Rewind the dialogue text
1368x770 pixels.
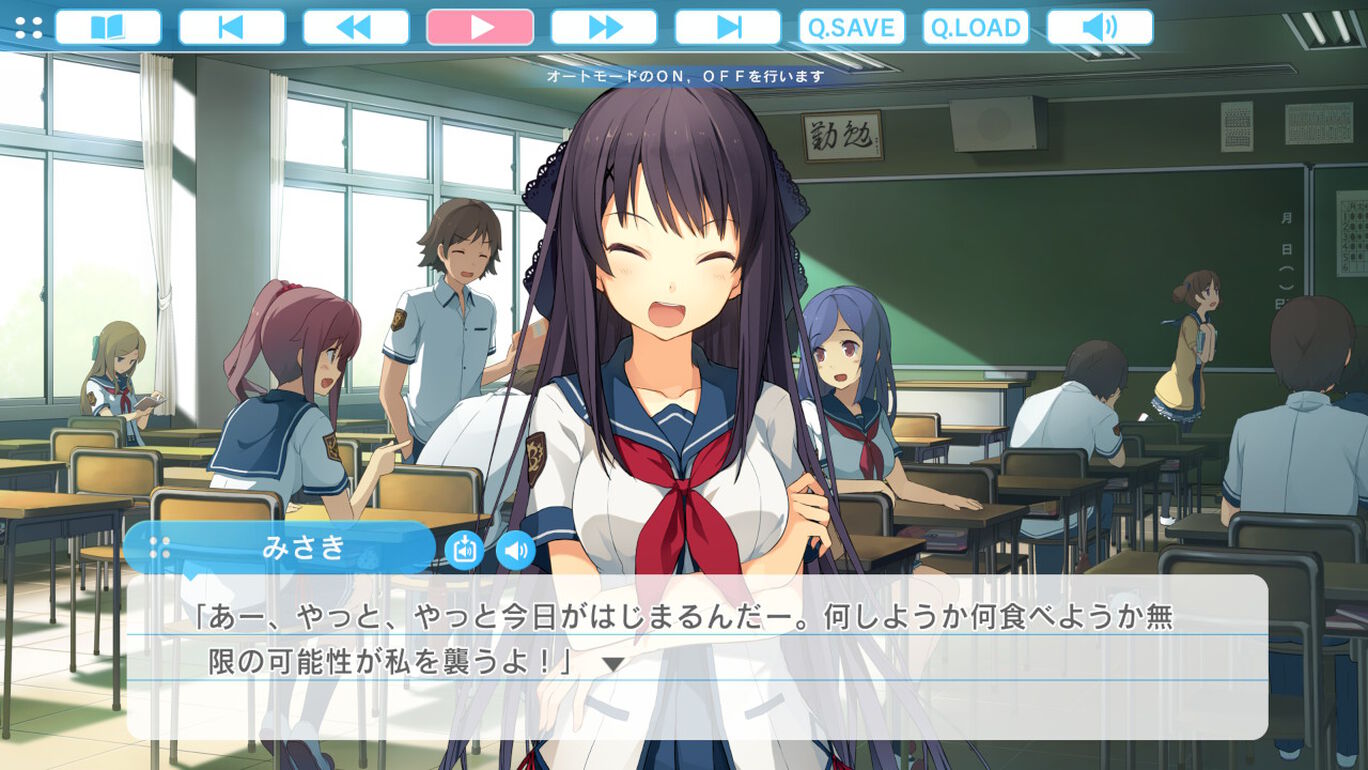[x=355, y=27]
